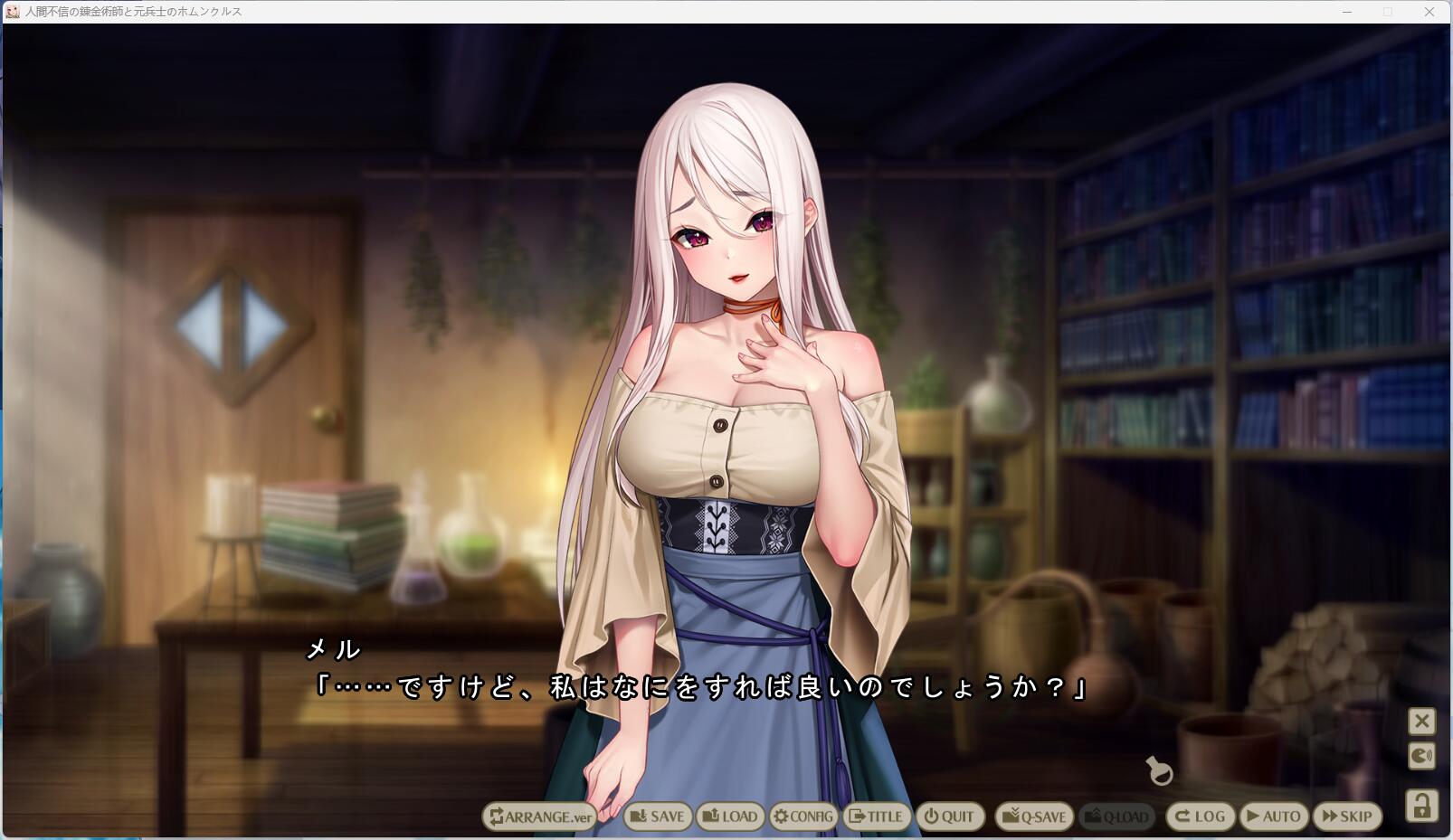
Task: Do a quick save with Q-SAVE
Action: (1033, 816)
